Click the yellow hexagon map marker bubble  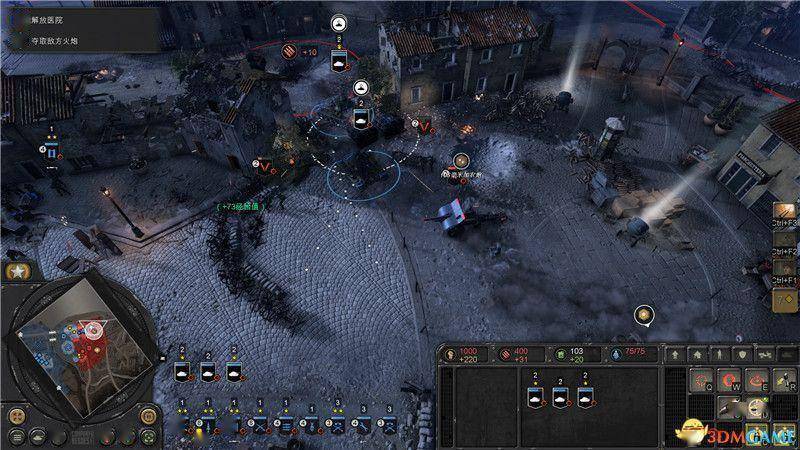pyautogui.click(x=645, y=316)
